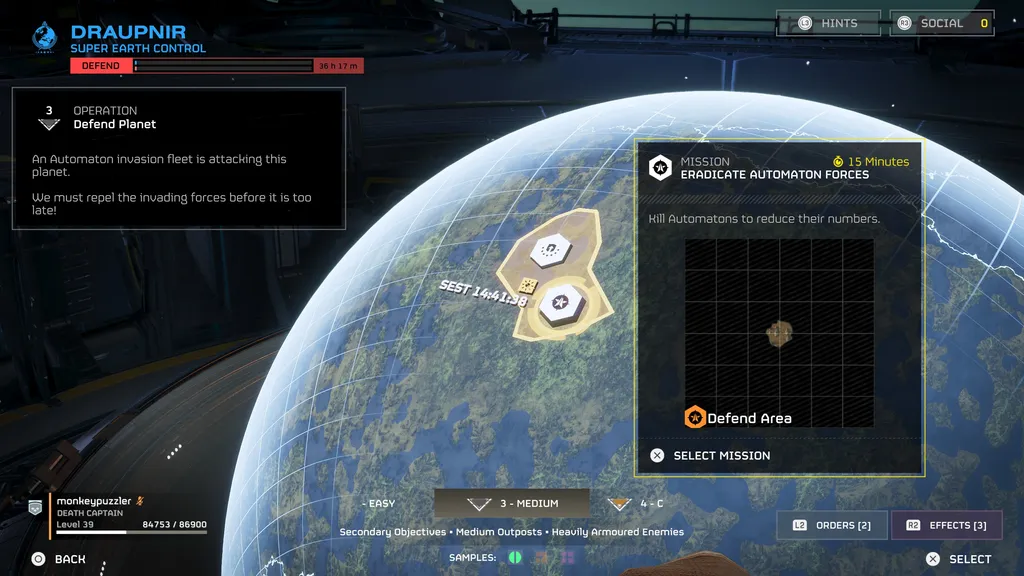
Task: Open the Hints panel
Action: tap(828, 23)
